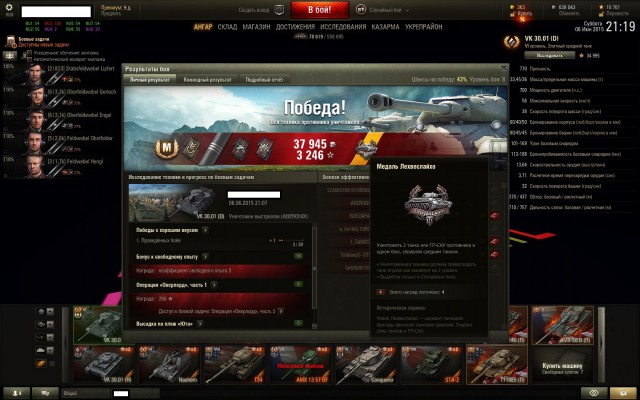The height and width of the screenshot is (400, 640).
Task: Open the Магазин (Store) menu
Action: [x=257, y=27]
